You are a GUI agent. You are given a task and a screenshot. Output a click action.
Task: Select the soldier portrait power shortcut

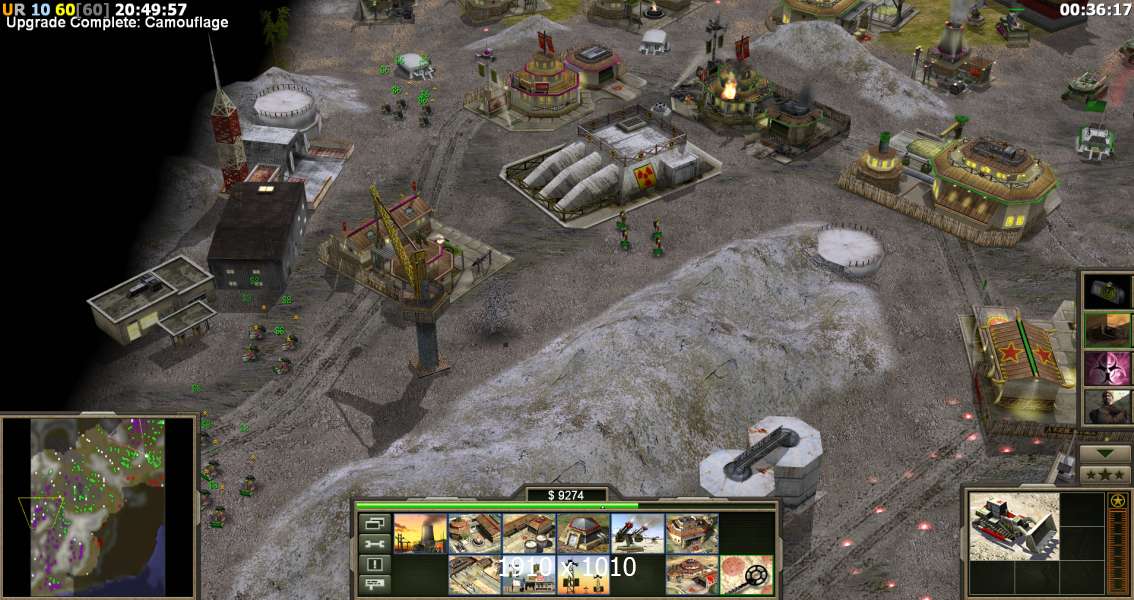1108,406
